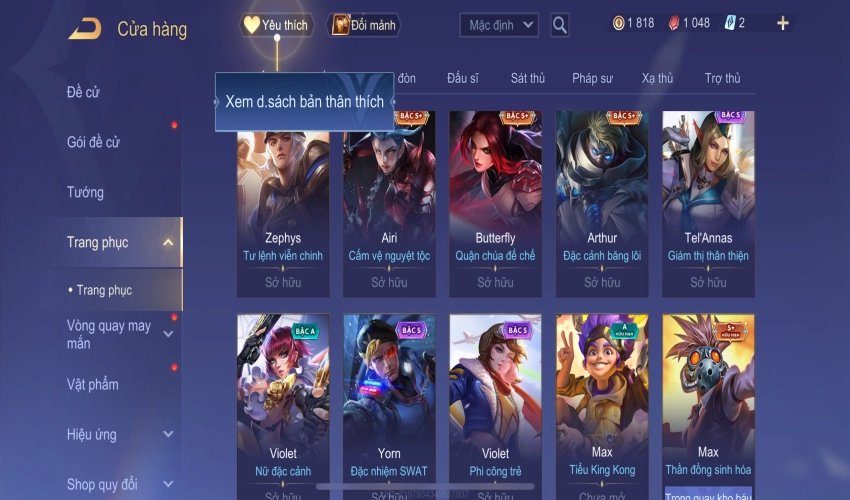Select the Vật phẩm items menu
The image size is (850, 500).
[93, 385]
